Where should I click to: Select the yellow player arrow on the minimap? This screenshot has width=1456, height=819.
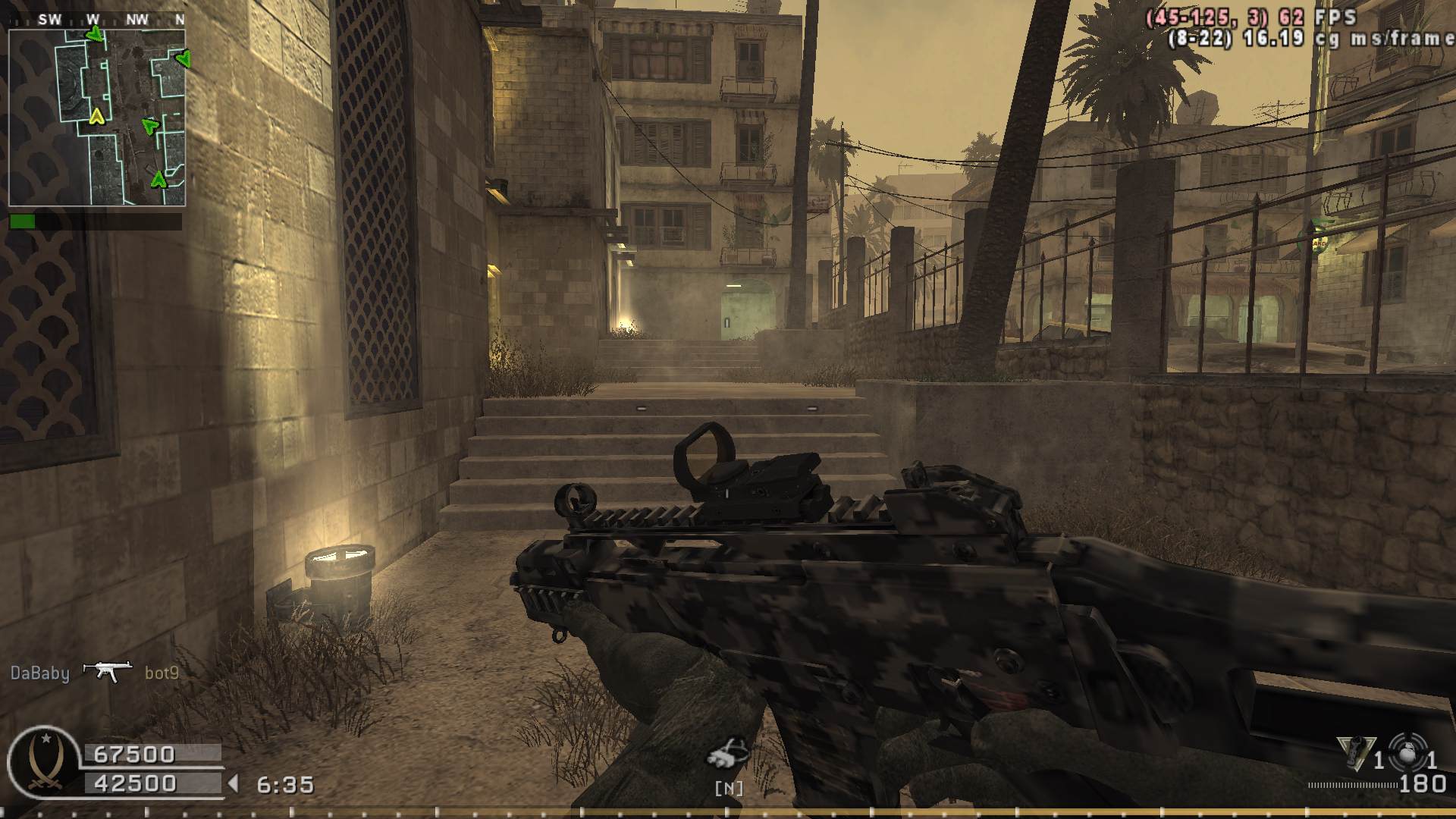[96, 116]
